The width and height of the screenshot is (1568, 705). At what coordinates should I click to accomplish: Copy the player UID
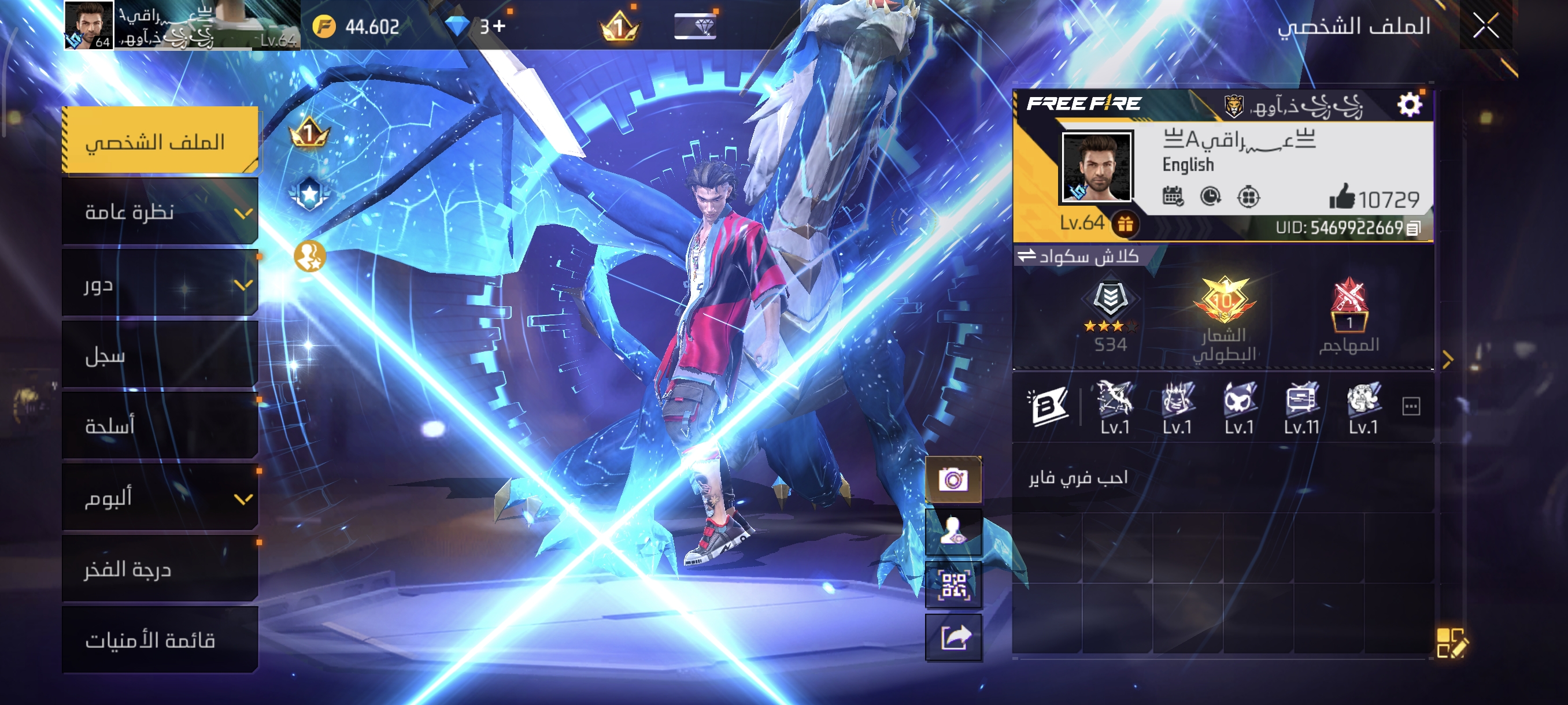(x=1414, y=228)
